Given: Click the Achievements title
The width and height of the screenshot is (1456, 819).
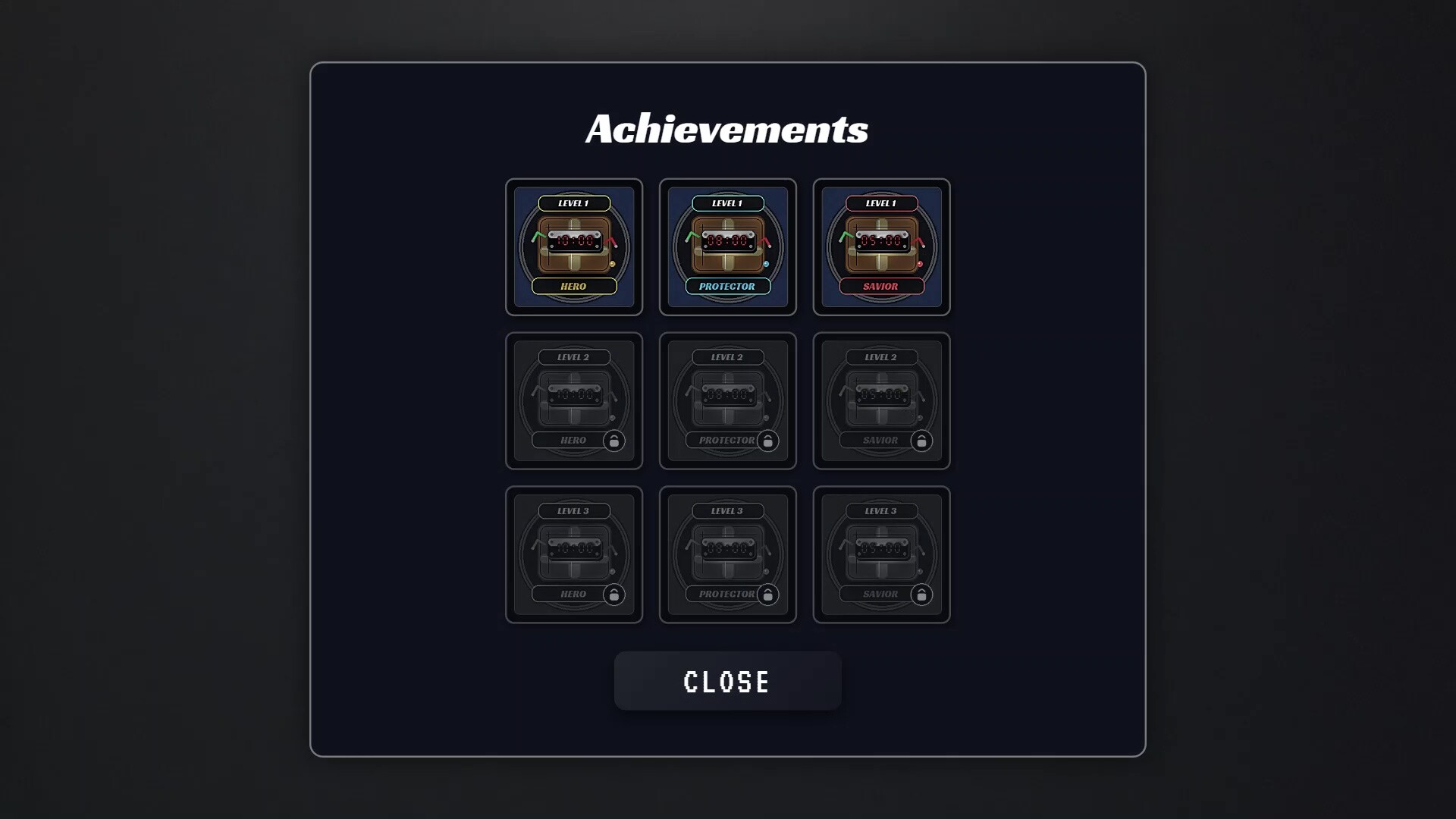Looking at the screenshot, I should [x=727, y=128].
